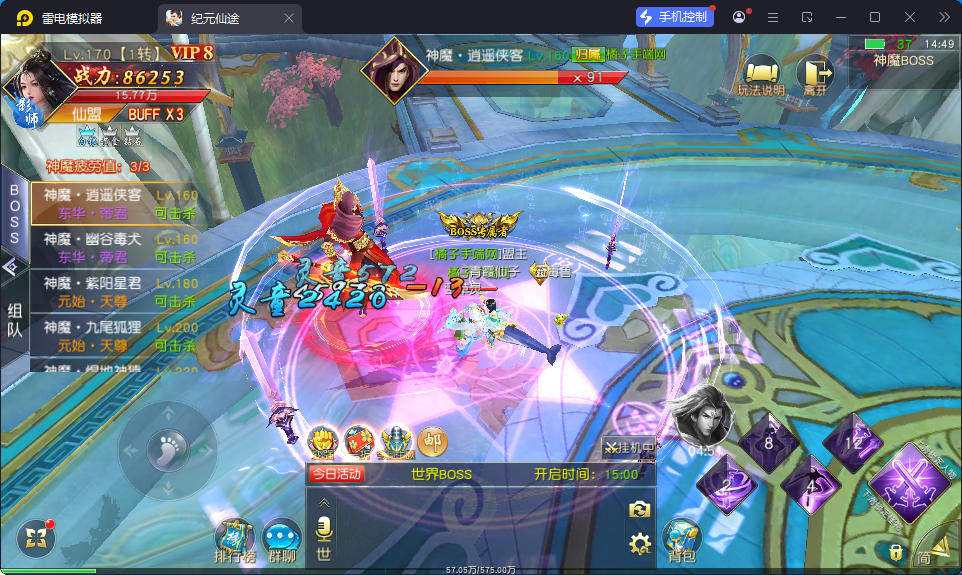Screen dimensions: 962x575
Task: Select boss 神魔·逍遥侠客 from the list
Action: [x=115, y=204]
